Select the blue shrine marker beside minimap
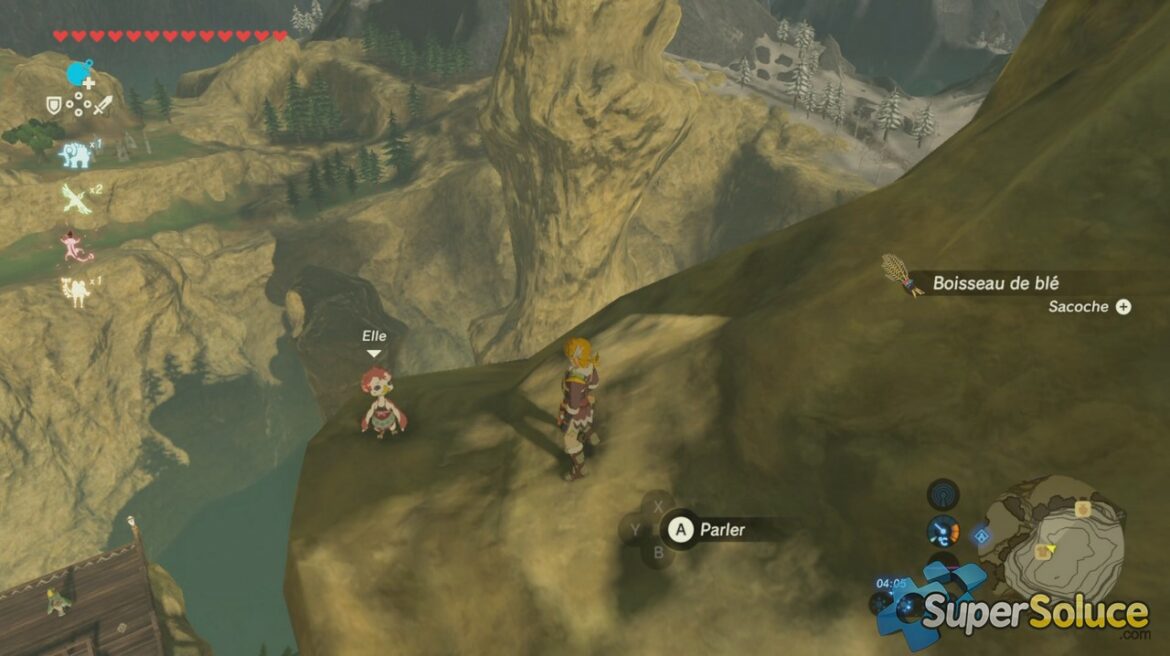 [x=982, y=537]
